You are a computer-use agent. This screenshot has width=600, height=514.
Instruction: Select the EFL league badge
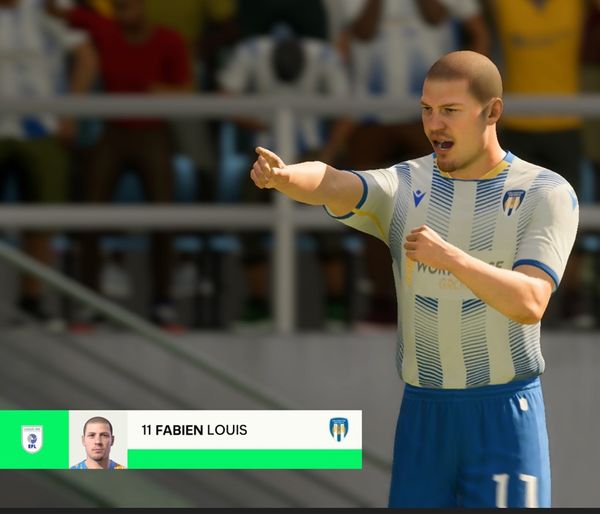pyautogui.click(x=32, y=439)
